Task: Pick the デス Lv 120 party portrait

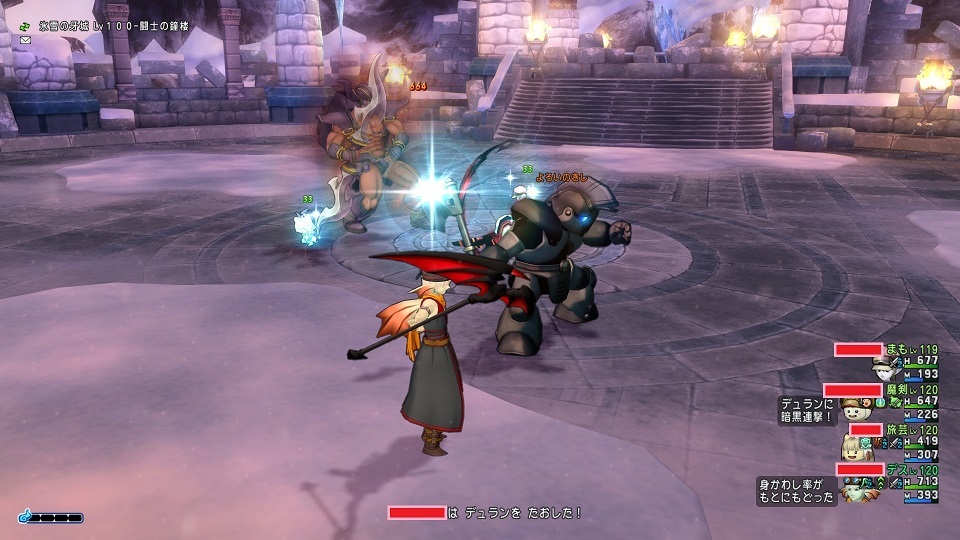Action: tap(856, 489)
